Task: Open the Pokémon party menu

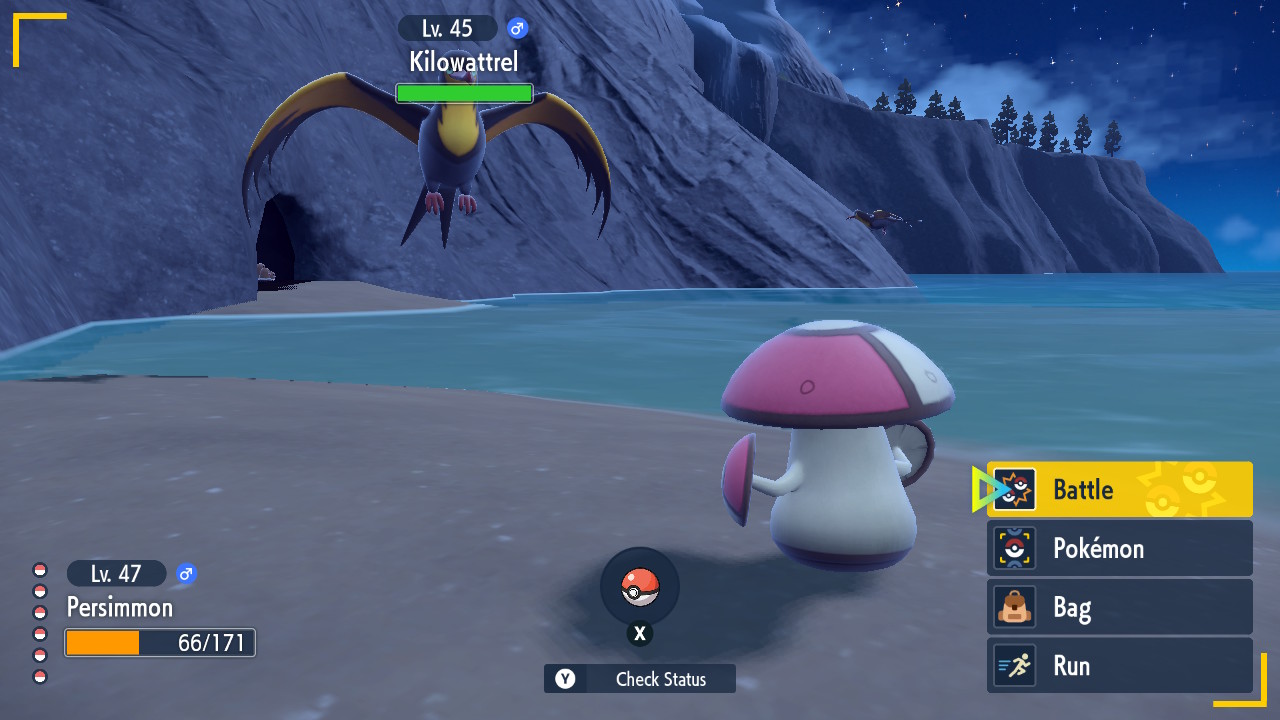Action: point(1119,548)
